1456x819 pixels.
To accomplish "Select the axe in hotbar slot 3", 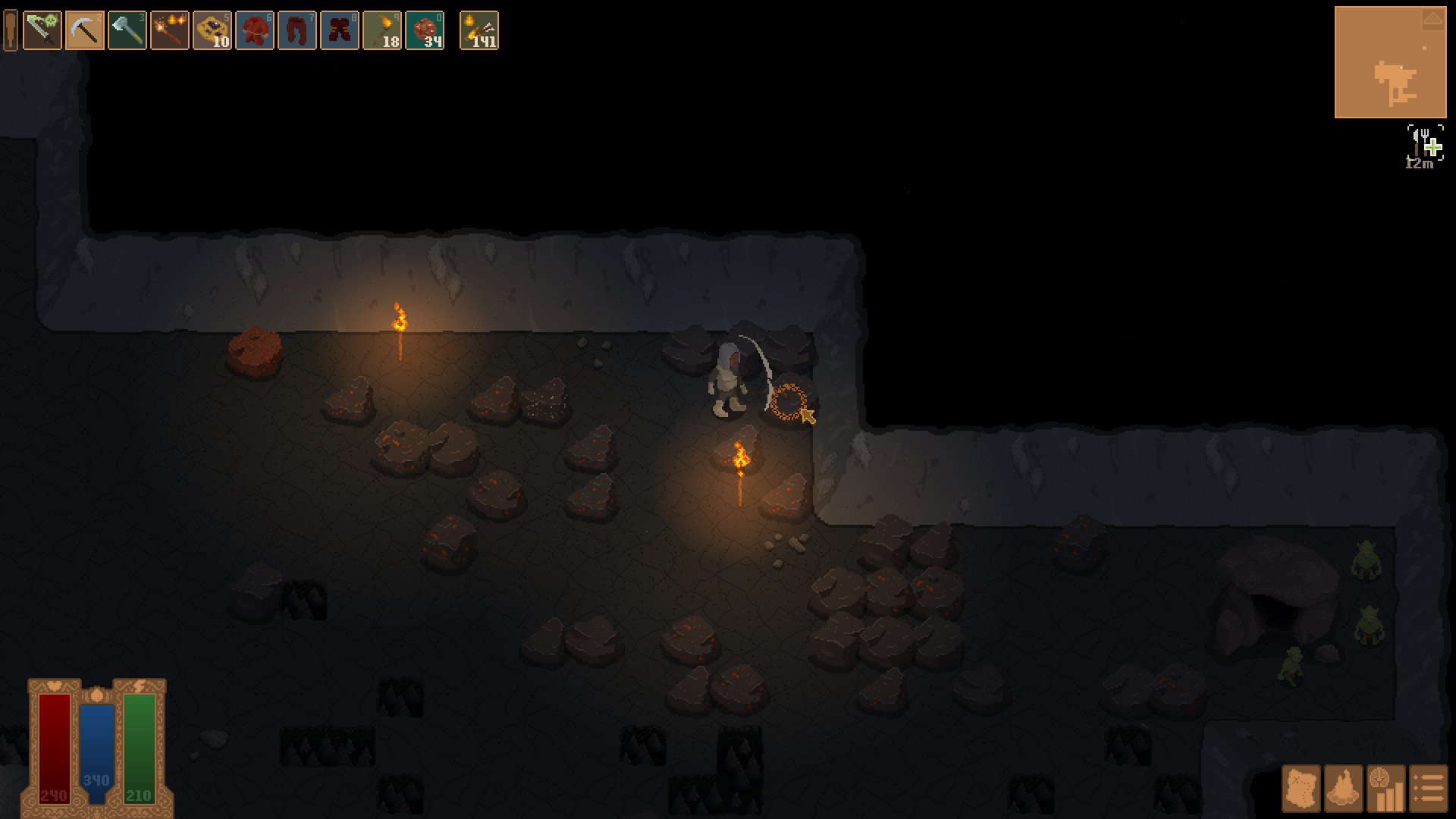I will 126,32.
